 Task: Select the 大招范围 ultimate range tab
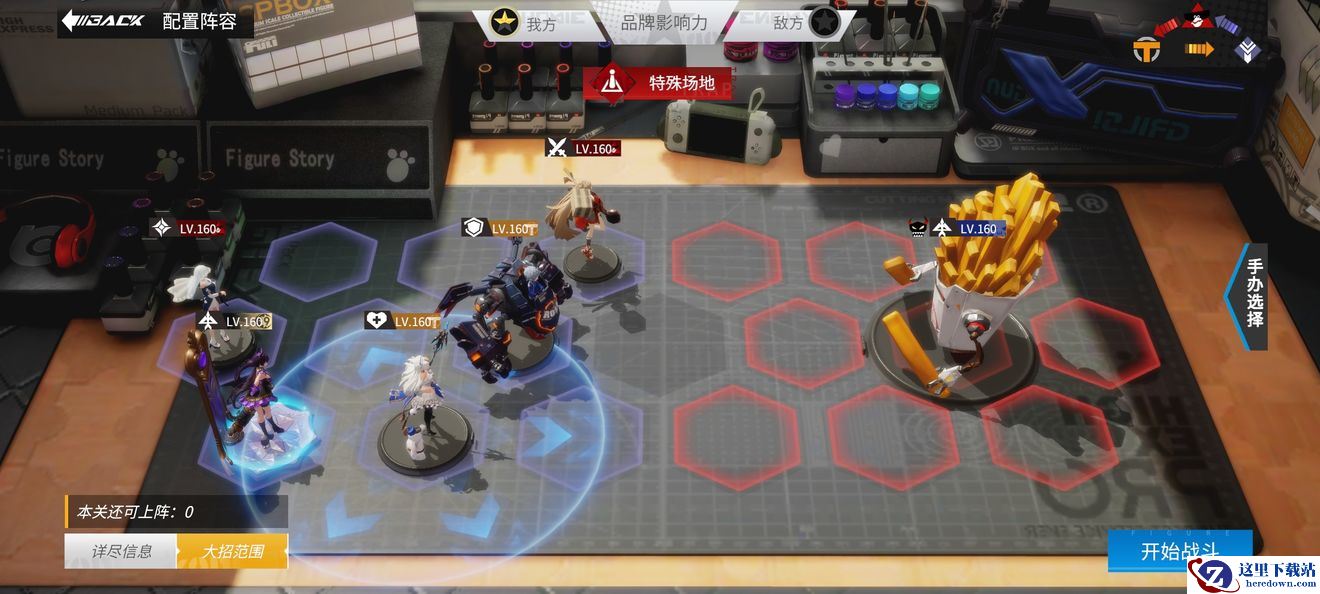(x=232, y=551)
